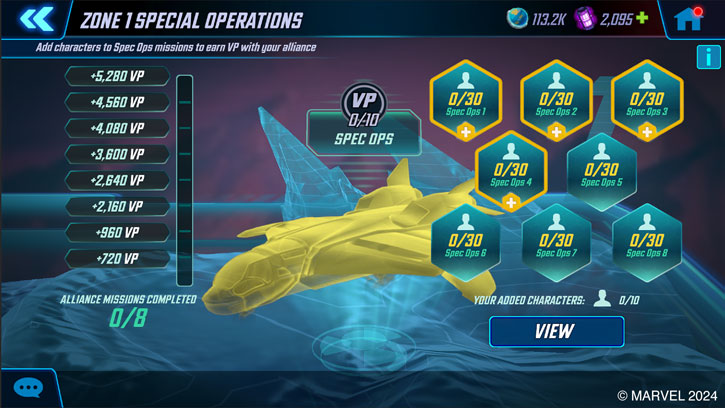Viewport: 725px width, 408px height.
Task: Select the +5,280 VP reward tier
Action: [x=118, y=77]
